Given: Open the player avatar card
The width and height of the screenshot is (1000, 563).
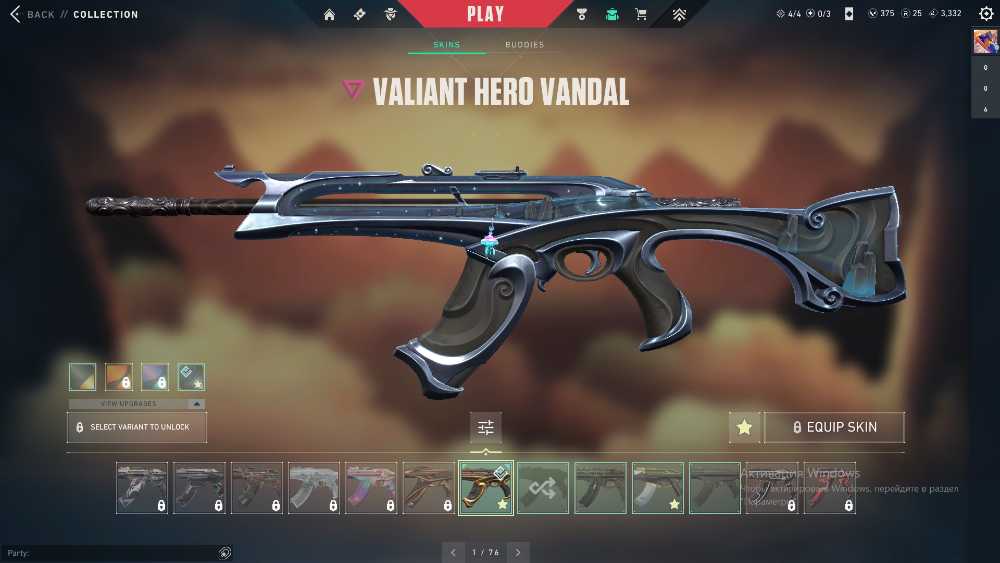Looking at the screenshot, I should click(984, 41).
